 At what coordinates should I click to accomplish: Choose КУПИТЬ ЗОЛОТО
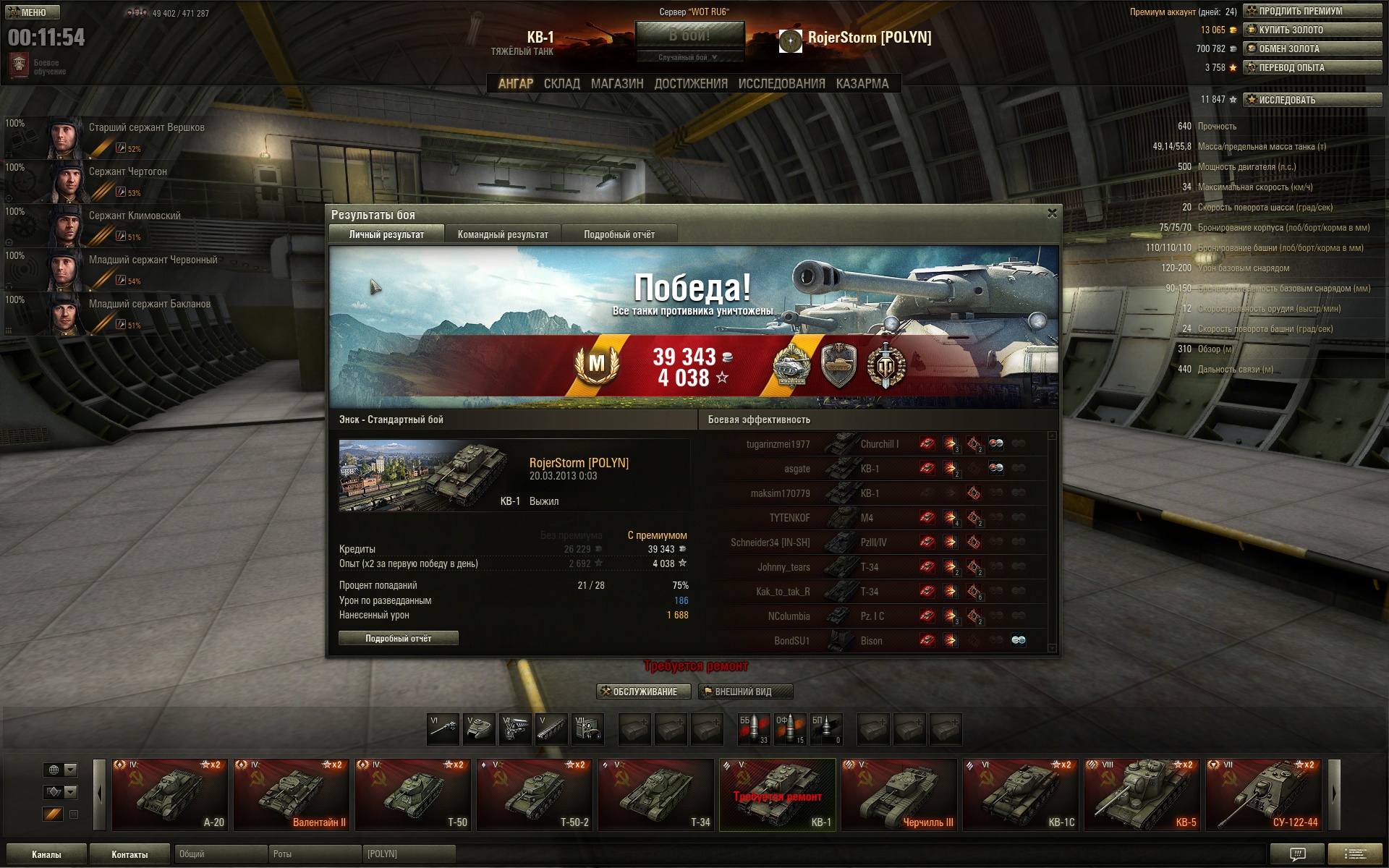(x=1312, y=30)
